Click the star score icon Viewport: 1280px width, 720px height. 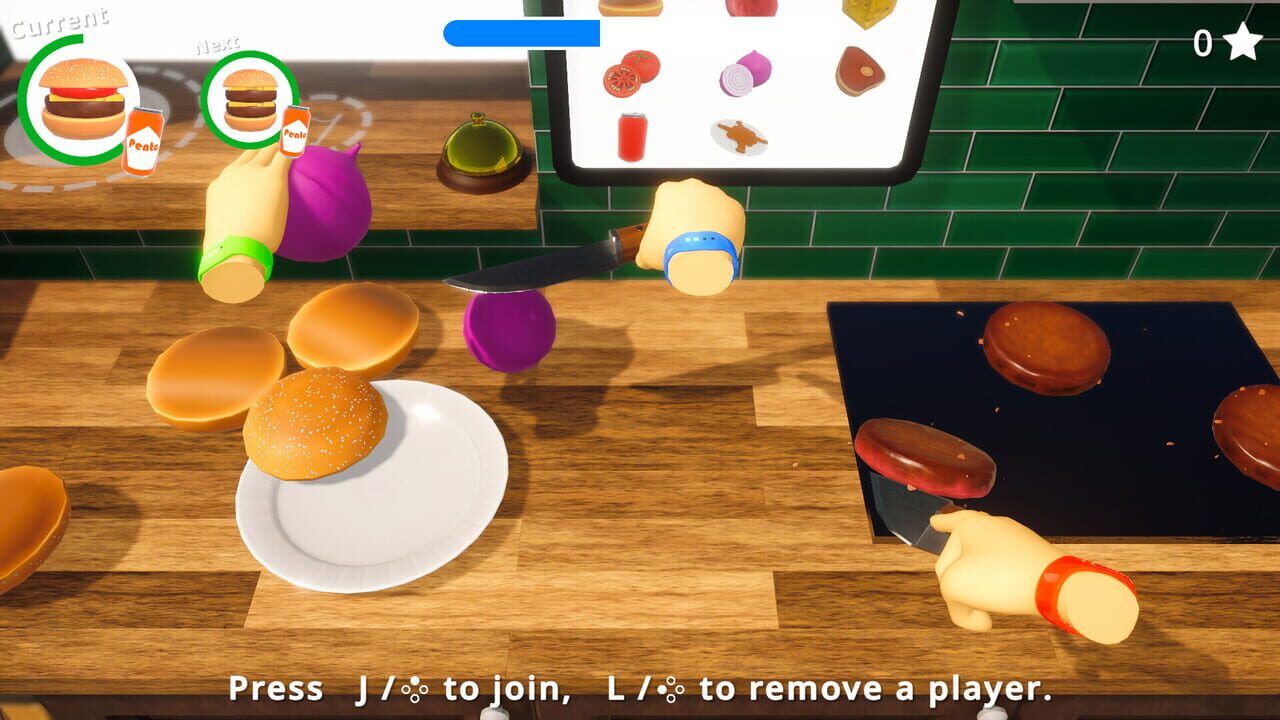[1240, 42]
